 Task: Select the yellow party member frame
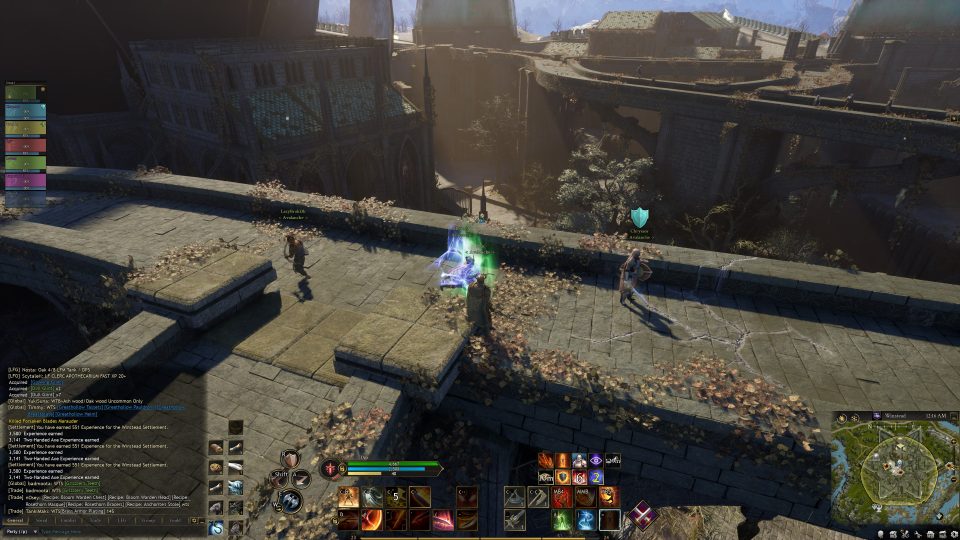coord(26,128)
